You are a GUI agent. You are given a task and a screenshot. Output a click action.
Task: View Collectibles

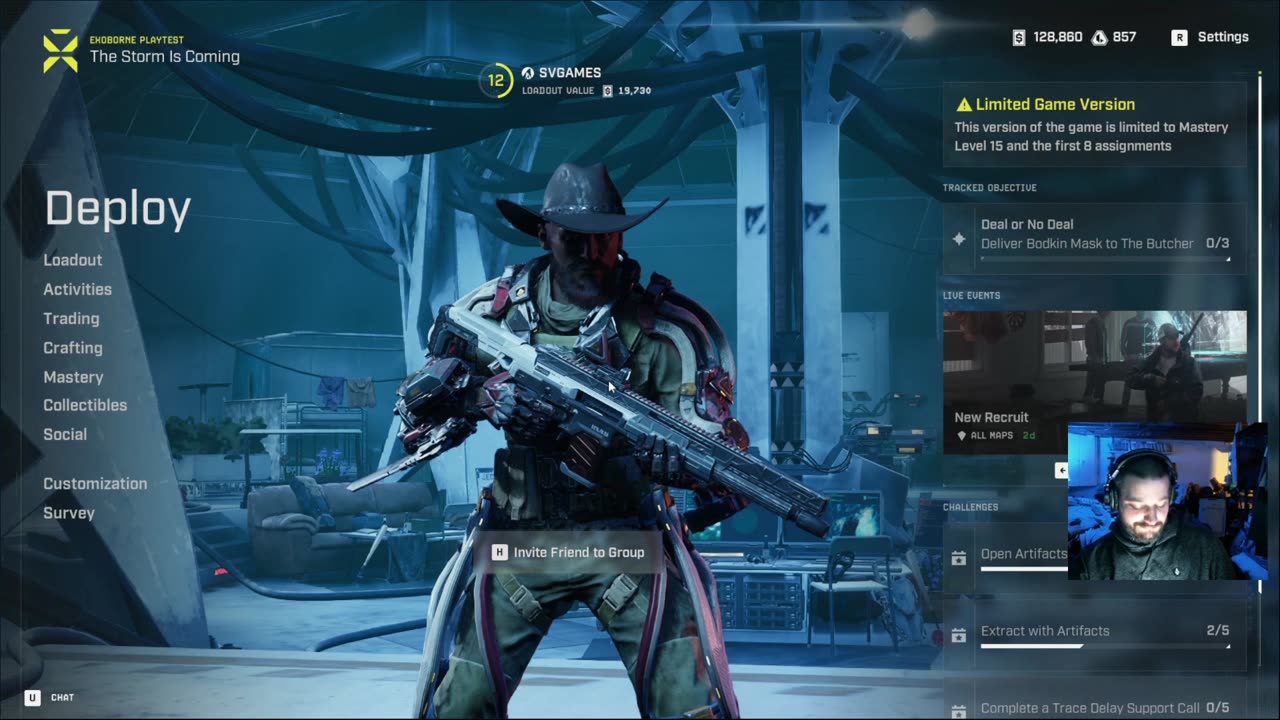pyautogui.click(x=85, y=405)
